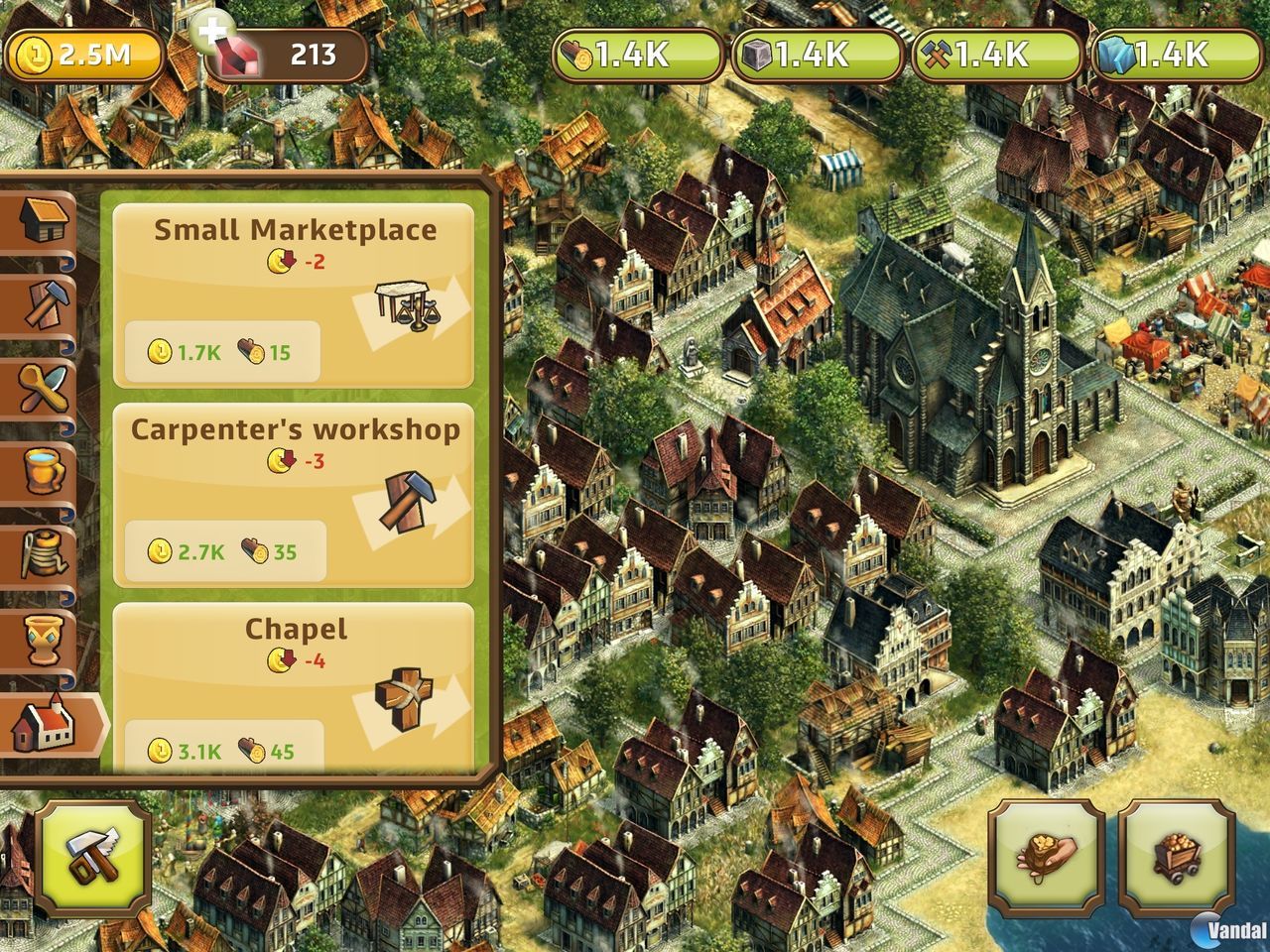Viewport: 1270px width, 952px height.
Task: Click the wood resource counter
Action: point(635,58)
